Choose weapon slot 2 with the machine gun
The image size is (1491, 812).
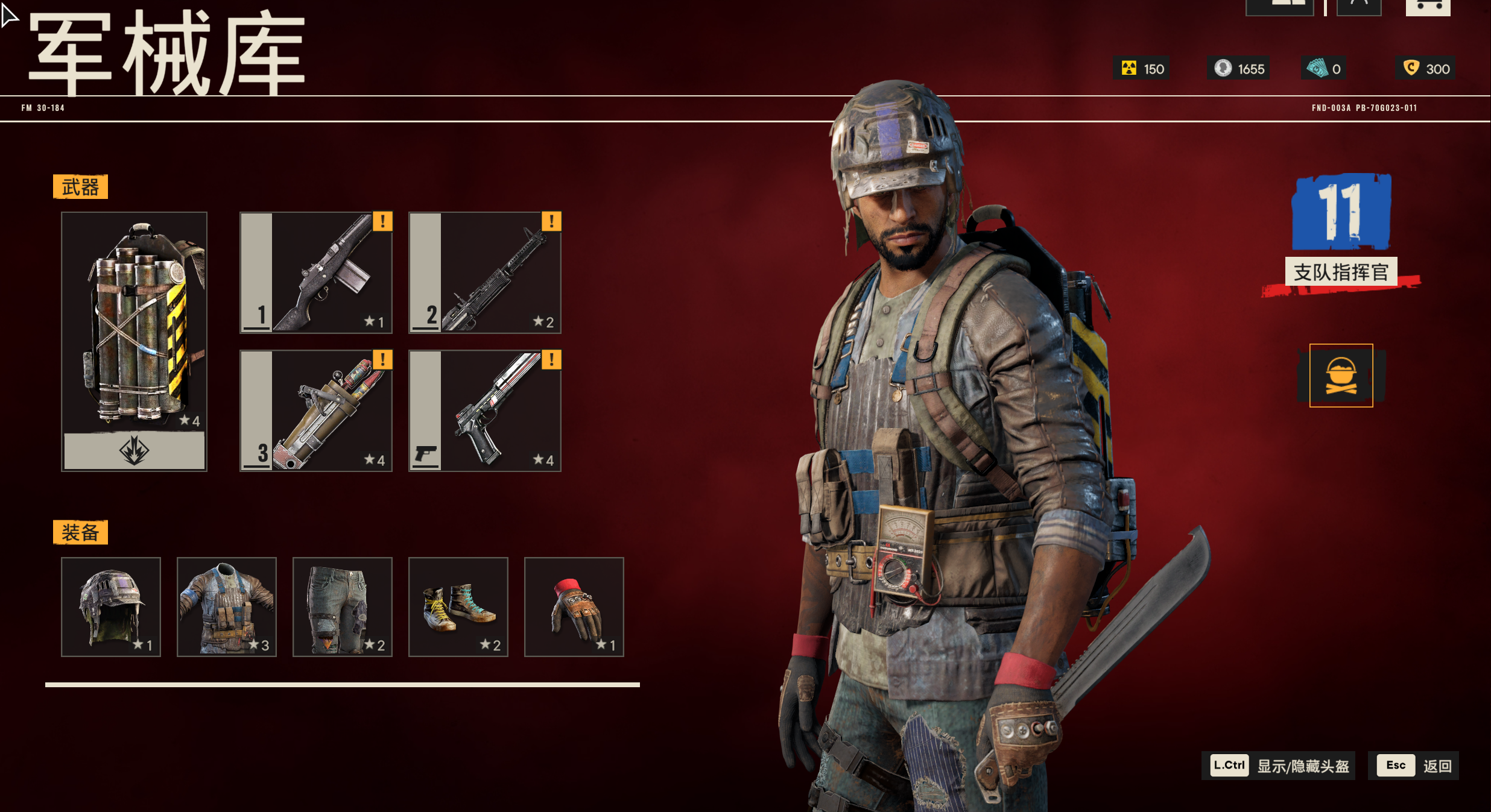point(485,272)
